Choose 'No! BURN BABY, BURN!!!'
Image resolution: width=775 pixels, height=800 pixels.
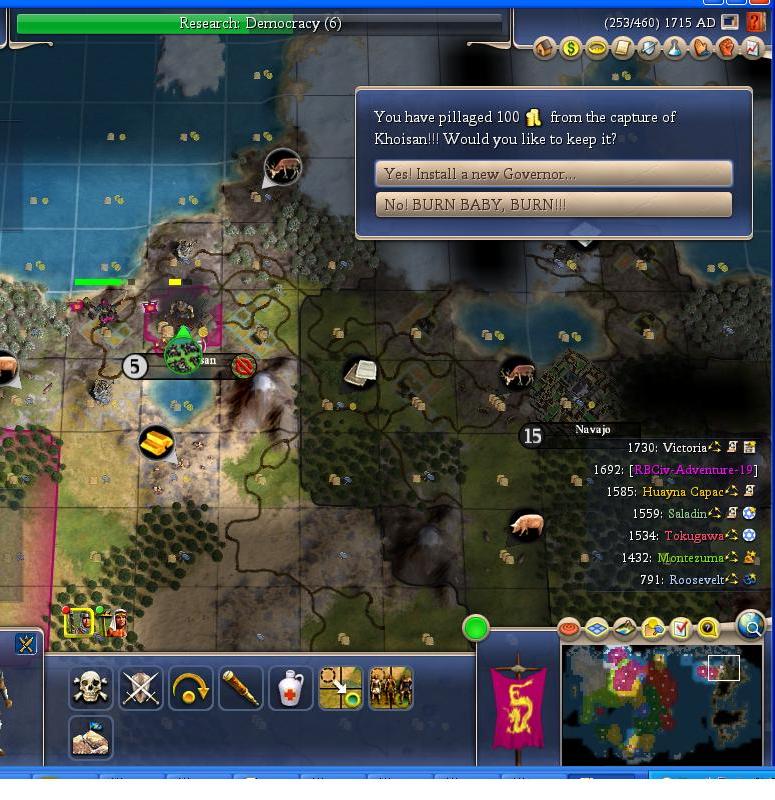(x=553, y=205)
